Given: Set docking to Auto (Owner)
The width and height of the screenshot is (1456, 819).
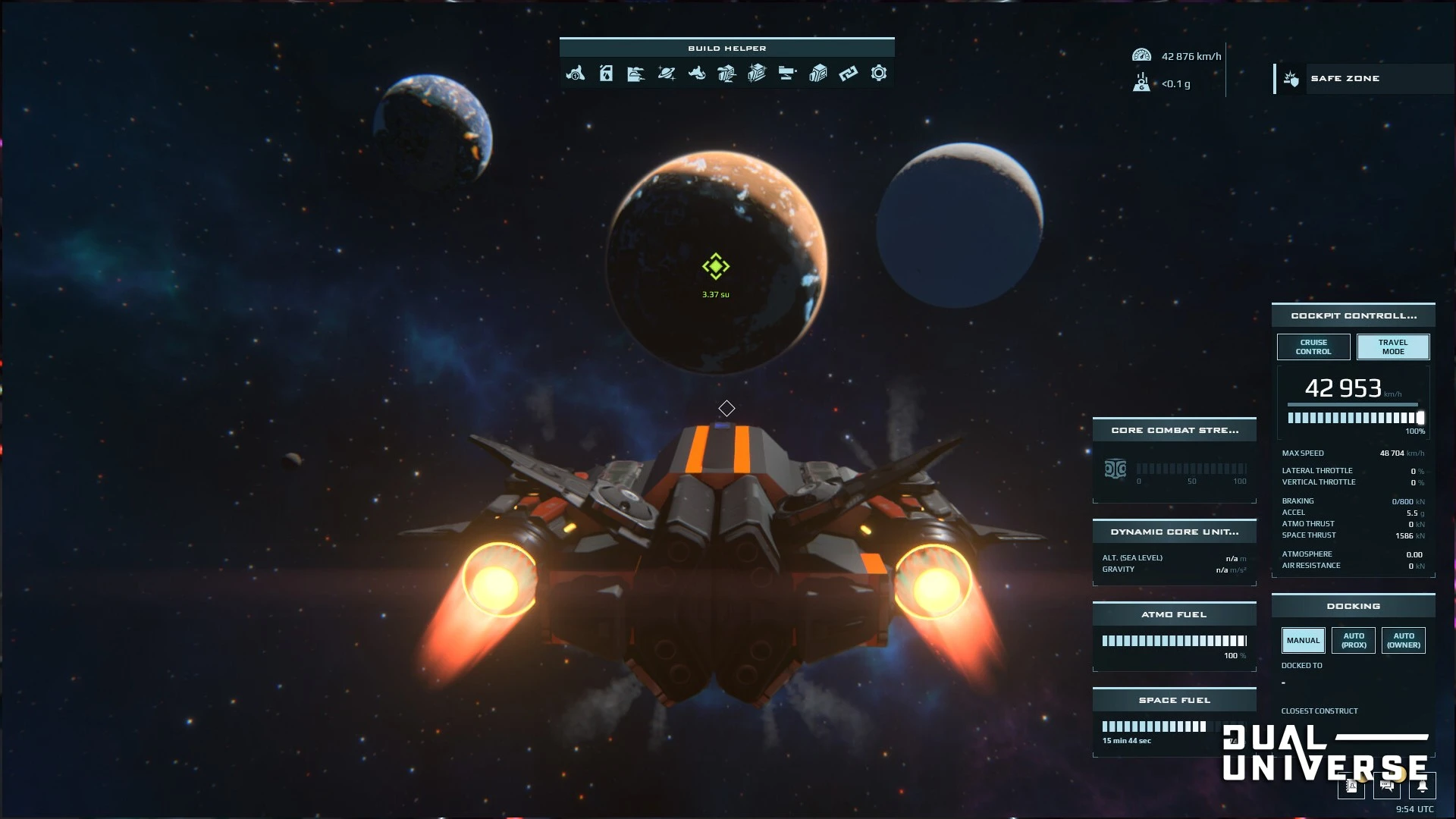Looking at the screenshot, I should 1403,641.
